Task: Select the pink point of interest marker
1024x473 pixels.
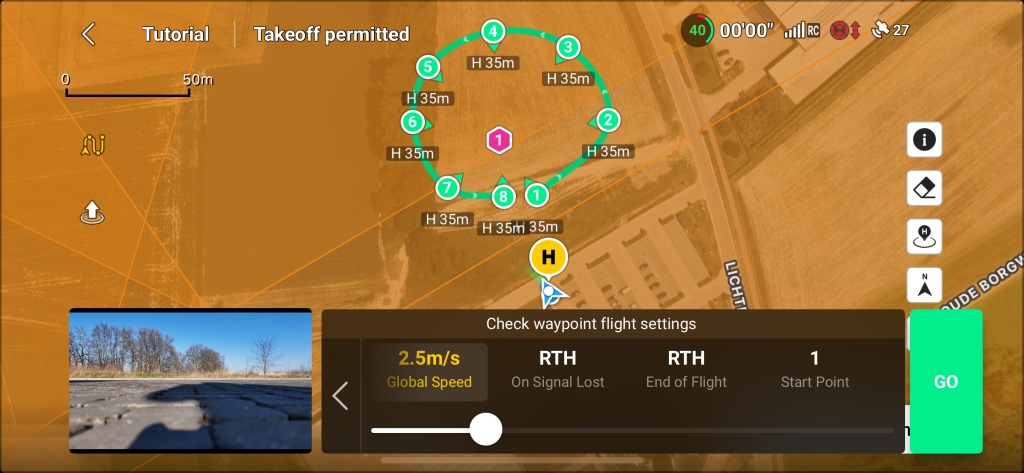Action: [498, 141]
